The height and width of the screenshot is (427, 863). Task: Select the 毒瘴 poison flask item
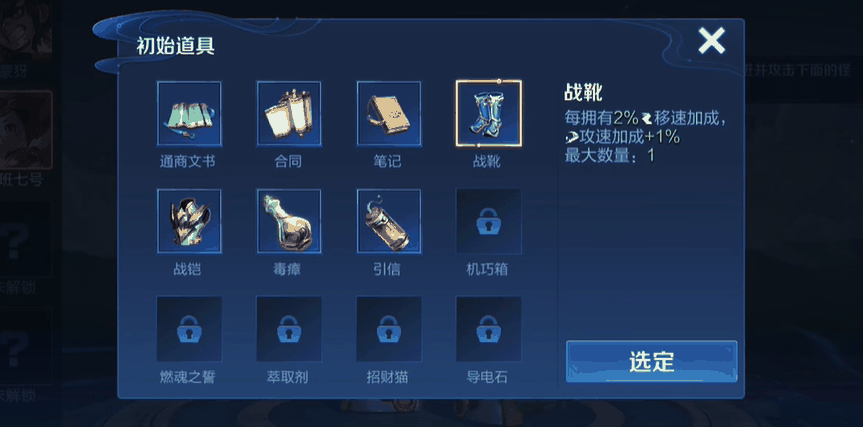pyautogui.click(x=289, y=222)
